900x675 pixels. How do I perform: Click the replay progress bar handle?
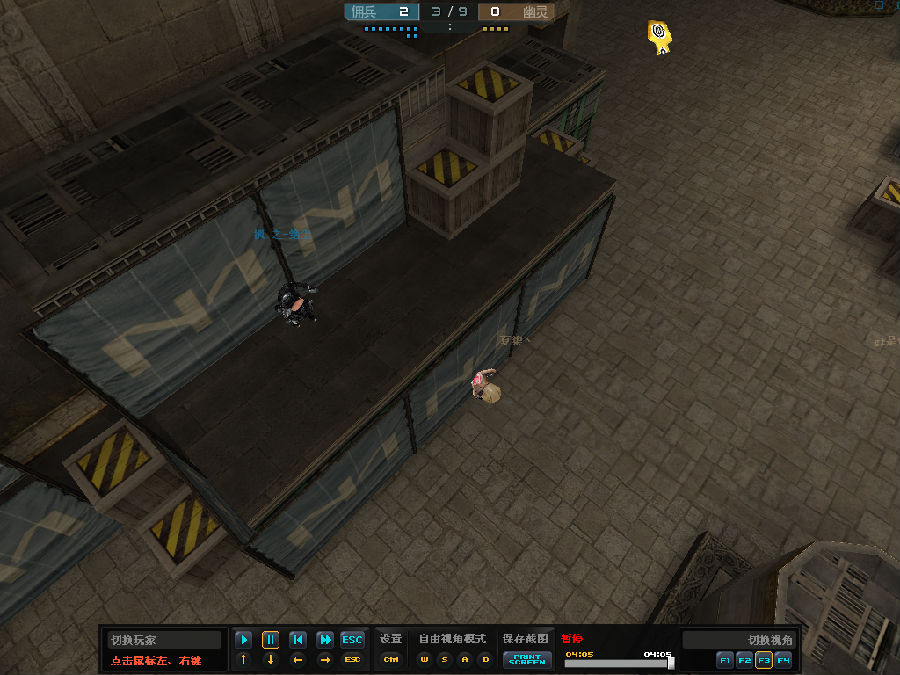tap(670, 662)
